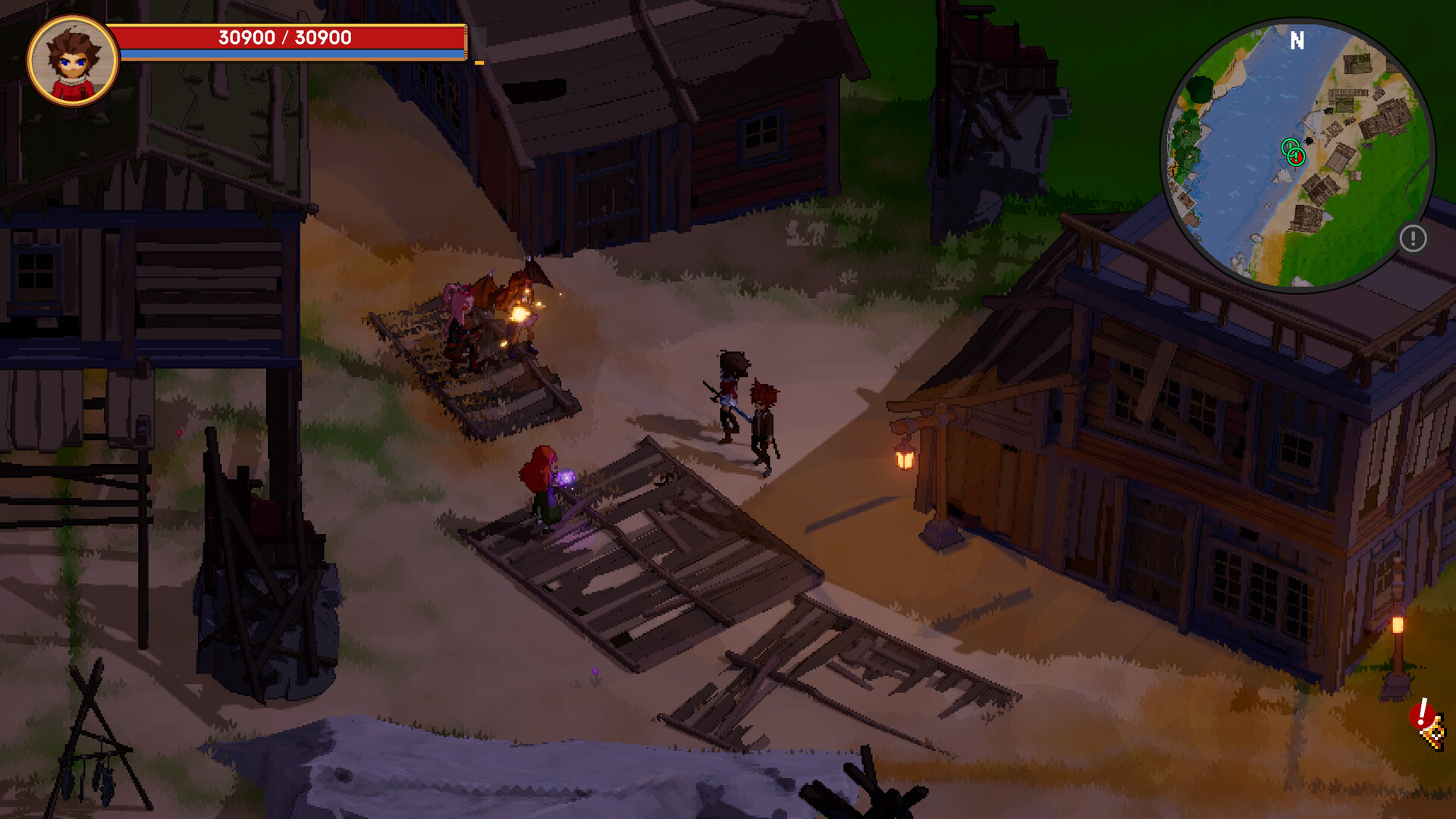
Task: Click the small orange indicator right of the health bar
Action: pyautogui.click(x=478, y=64)
